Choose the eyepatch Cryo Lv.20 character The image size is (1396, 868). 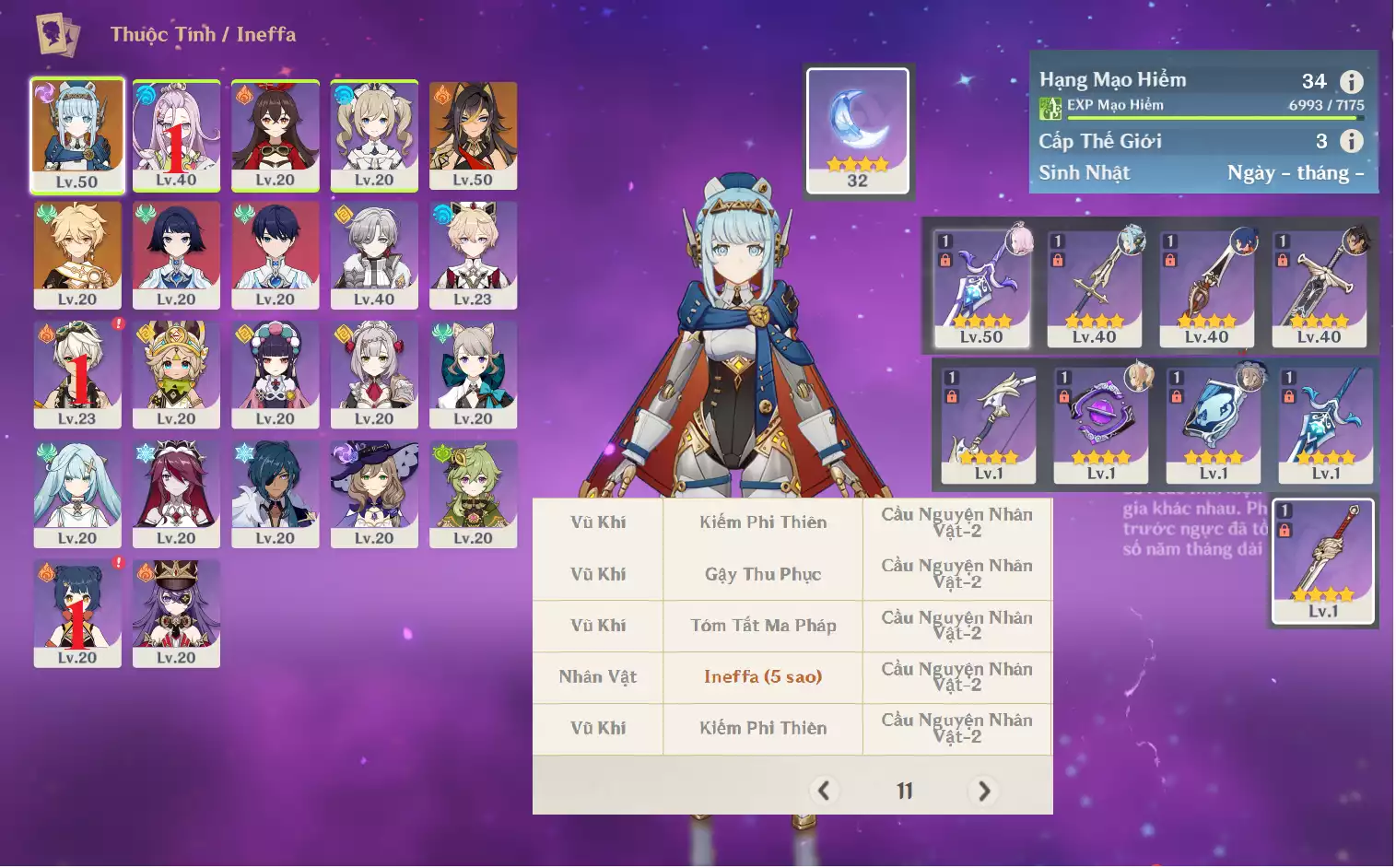[275, 493]
